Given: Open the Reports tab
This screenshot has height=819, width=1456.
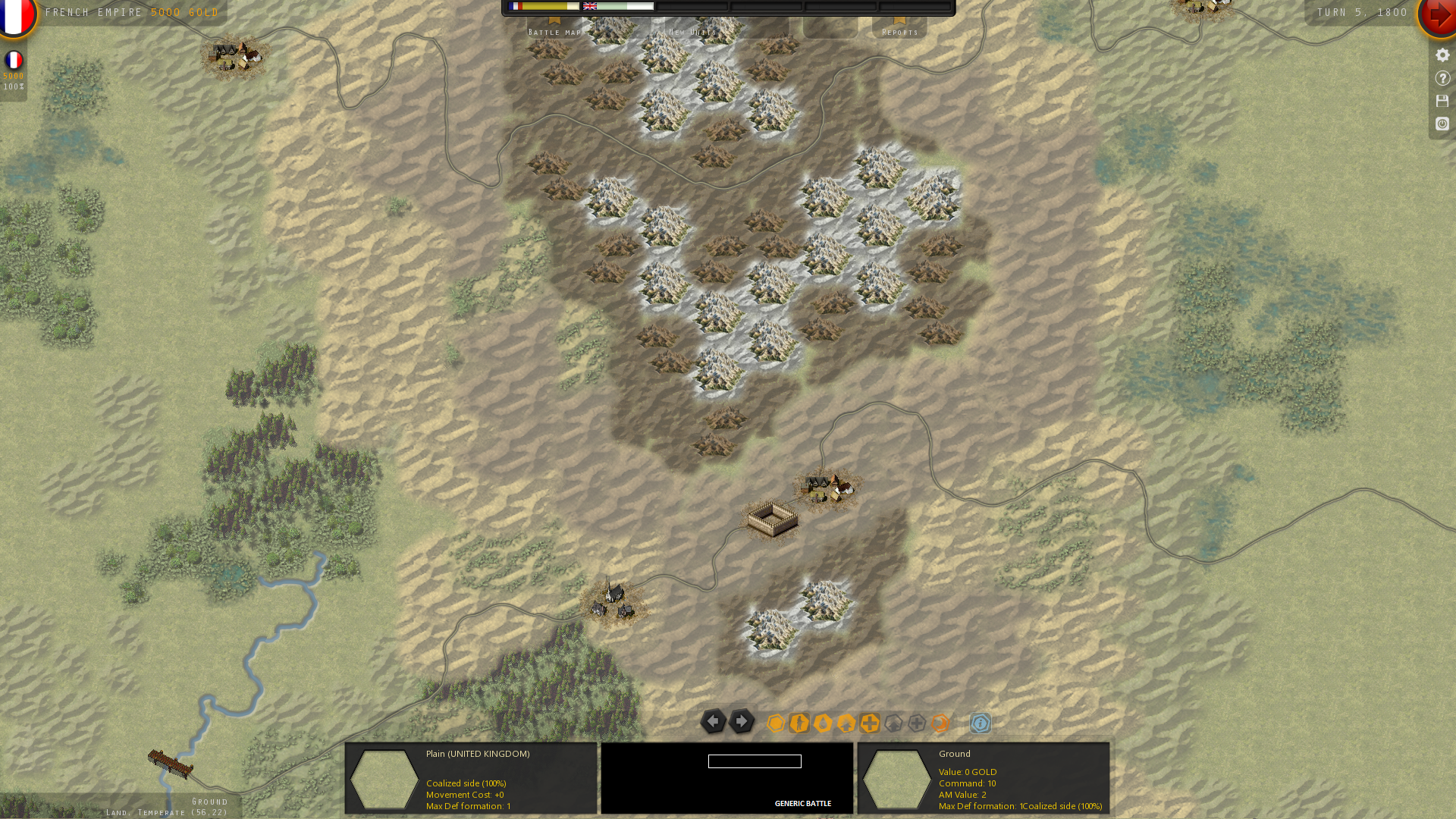Looking at the screenshot, I should pyautogui.click(x=899, y=29).
